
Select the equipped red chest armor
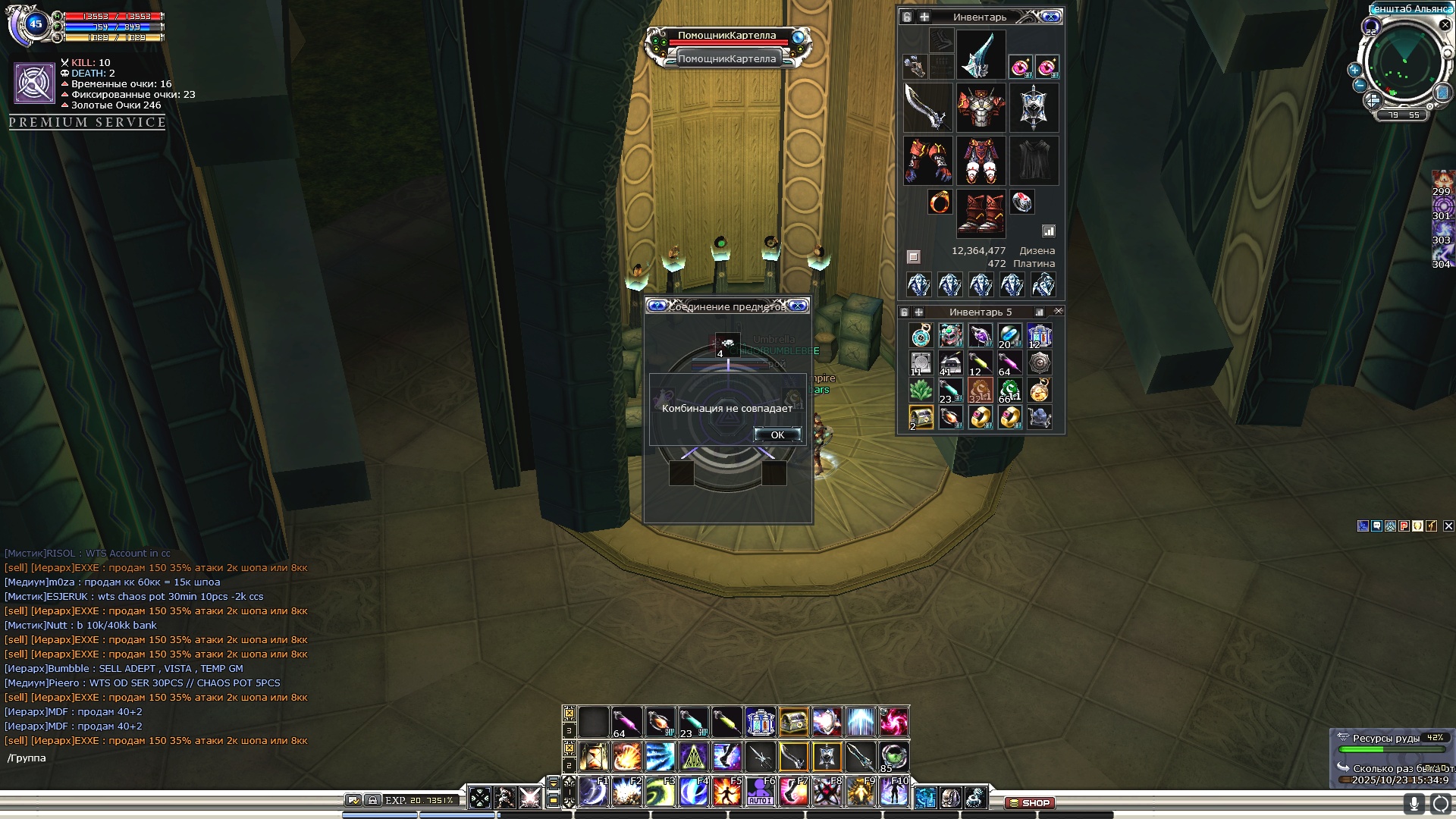pyautogui.click(x=981, y=108)
